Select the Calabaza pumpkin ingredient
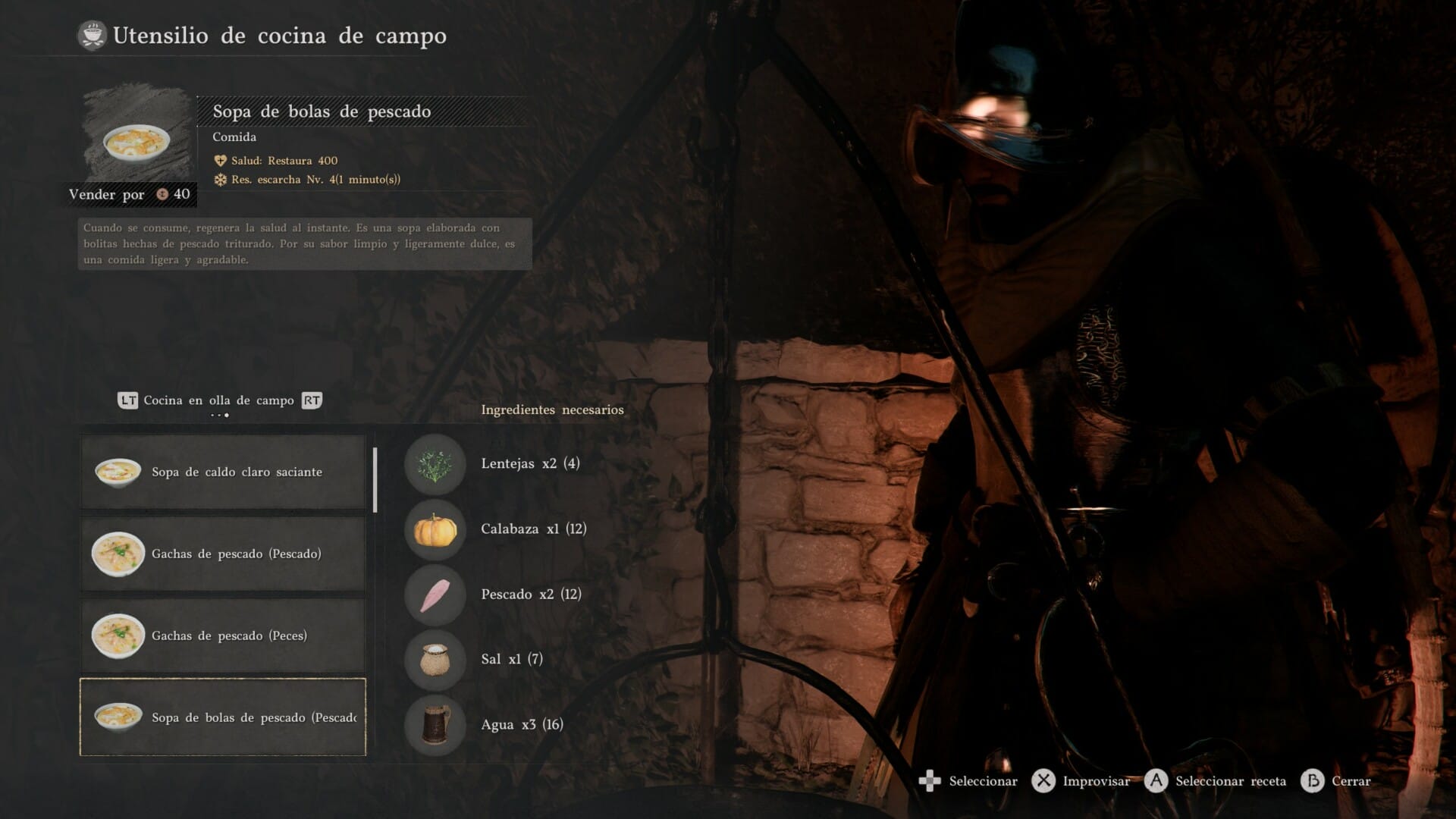Image resolution: width=1456 pixels, height=819 pixels. (x=435, y=529)
